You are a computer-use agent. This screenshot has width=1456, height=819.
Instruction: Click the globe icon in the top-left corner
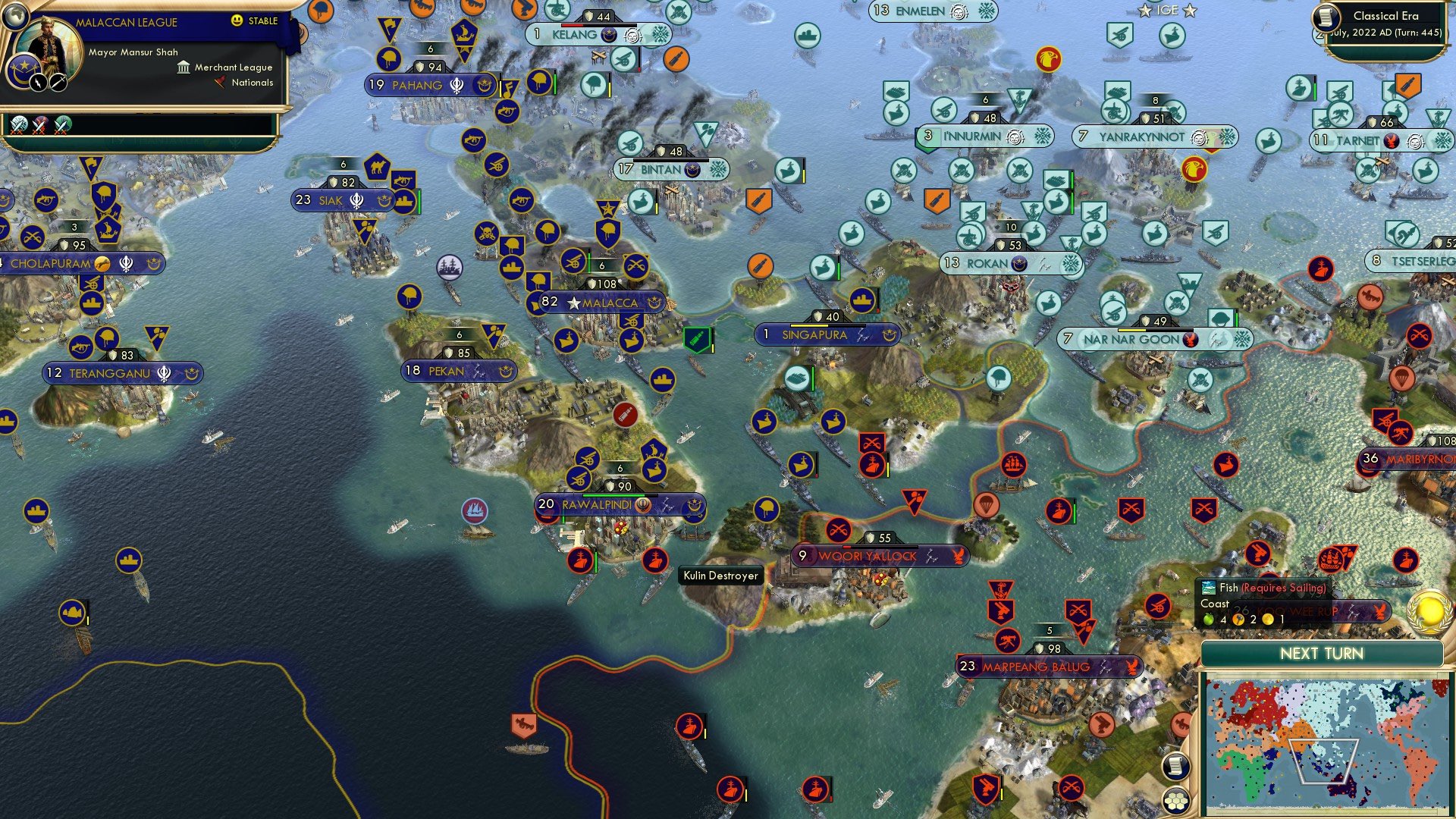click(x=15, y=15)
